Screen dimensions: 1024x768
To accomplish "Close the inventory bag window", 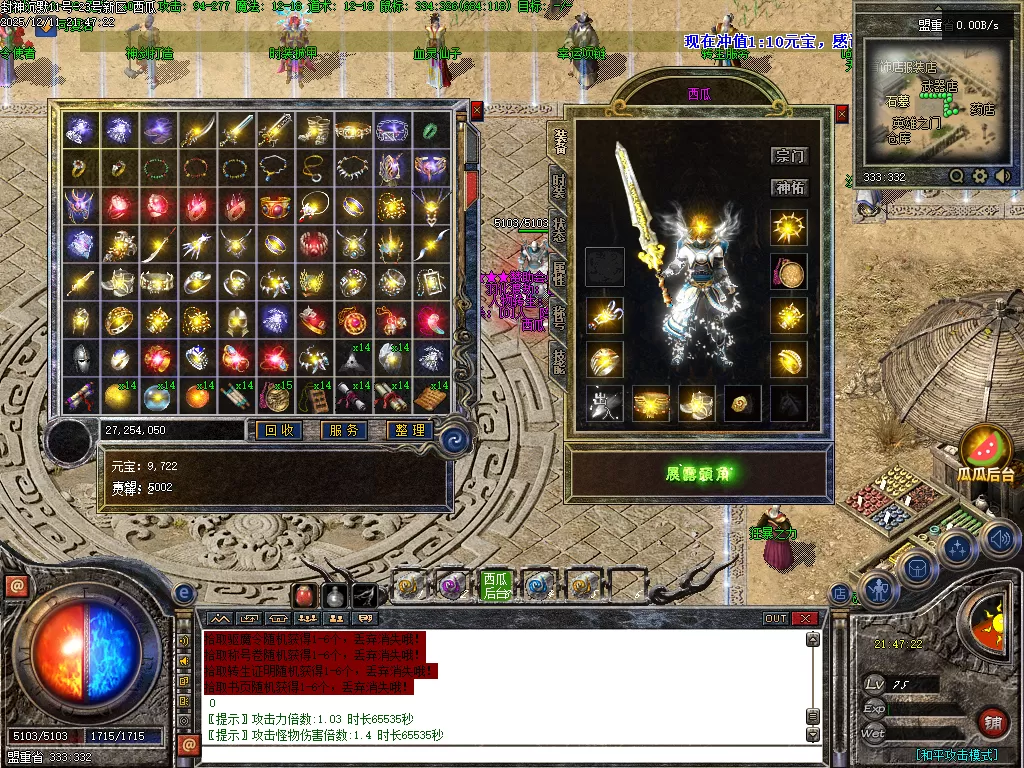I will point(477,110).
